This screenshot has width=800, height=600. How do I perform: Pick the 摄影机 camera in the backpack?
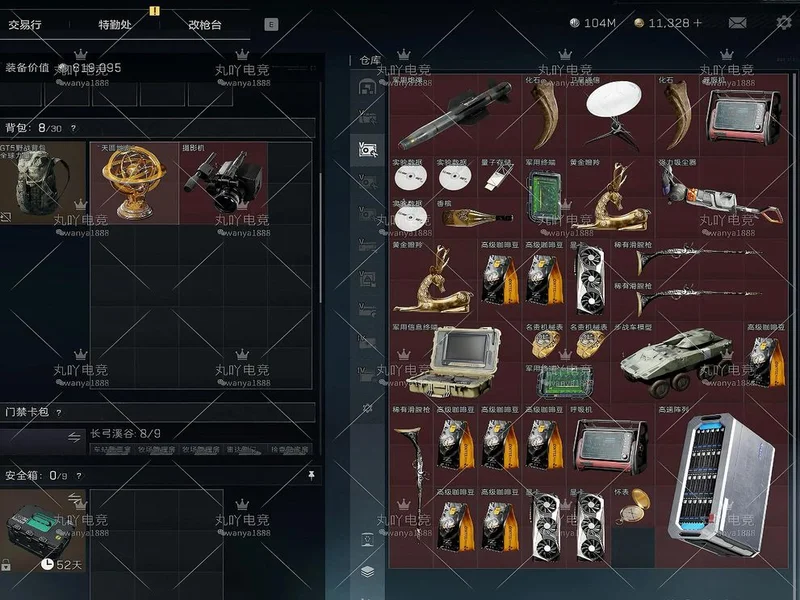[x=222, y=183]
